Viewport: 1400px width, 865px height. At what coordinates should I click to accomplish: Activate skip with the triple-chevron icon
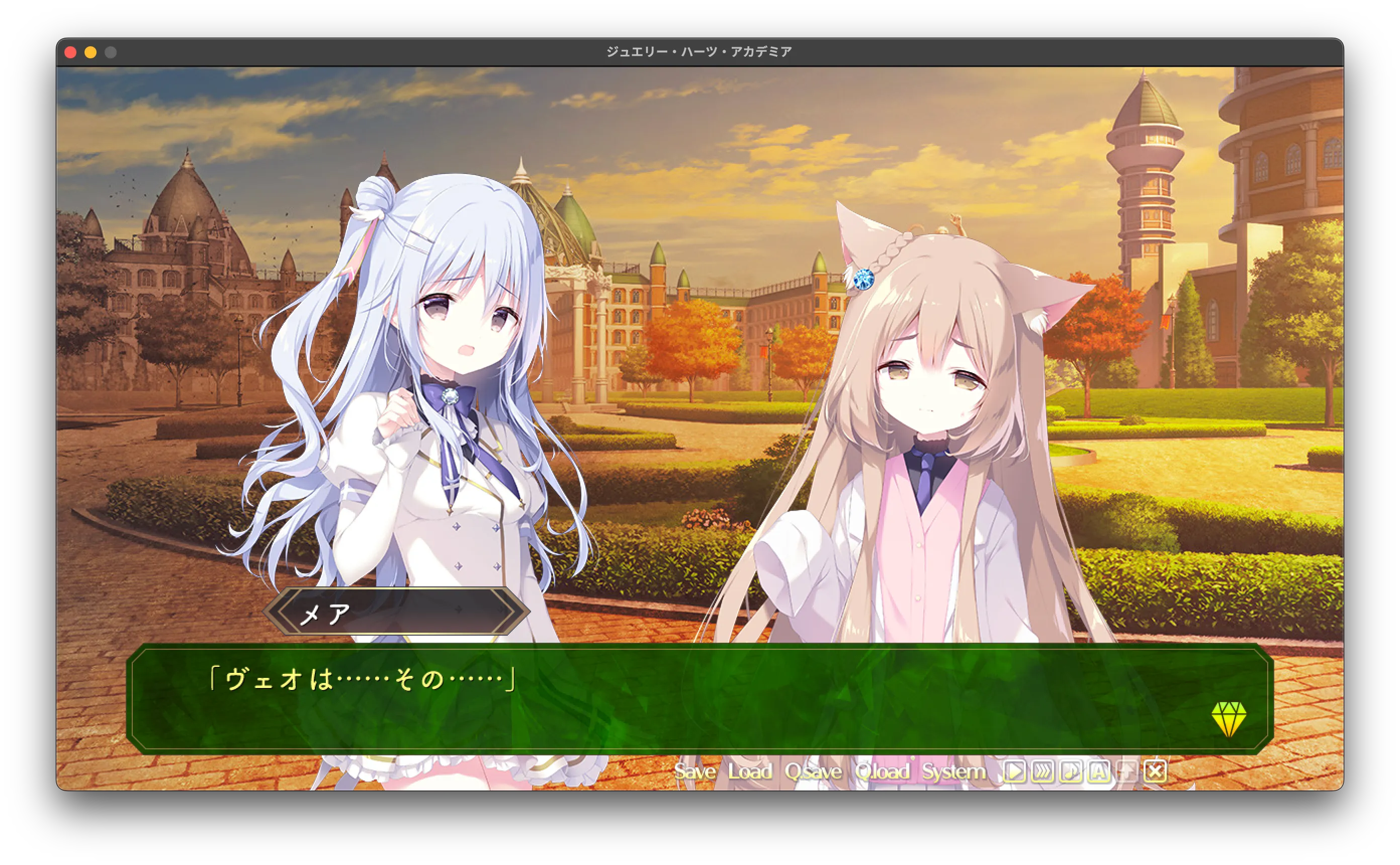pyautogui.click(x=1042, y=772)
